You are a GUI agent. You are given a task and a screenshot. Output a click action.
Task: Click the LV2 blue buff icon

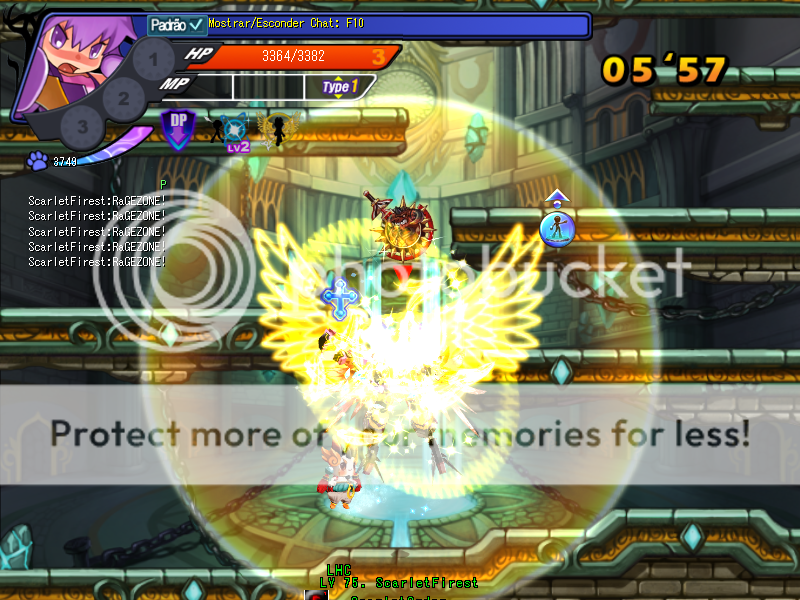[236, 131]
